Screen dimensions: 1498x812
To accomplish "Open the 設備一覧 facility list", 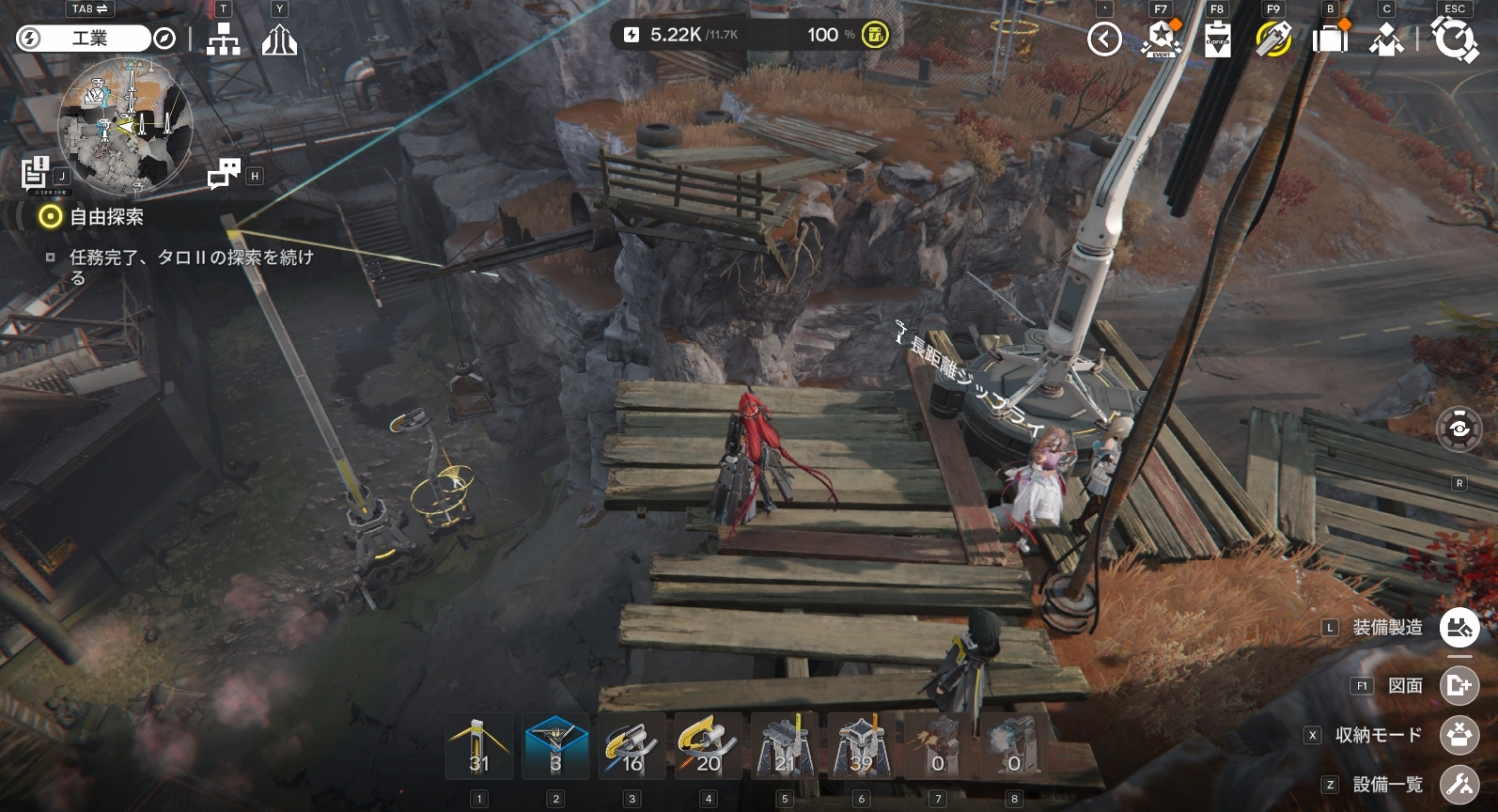I will pyautogui.click(x=1459, y=785).
